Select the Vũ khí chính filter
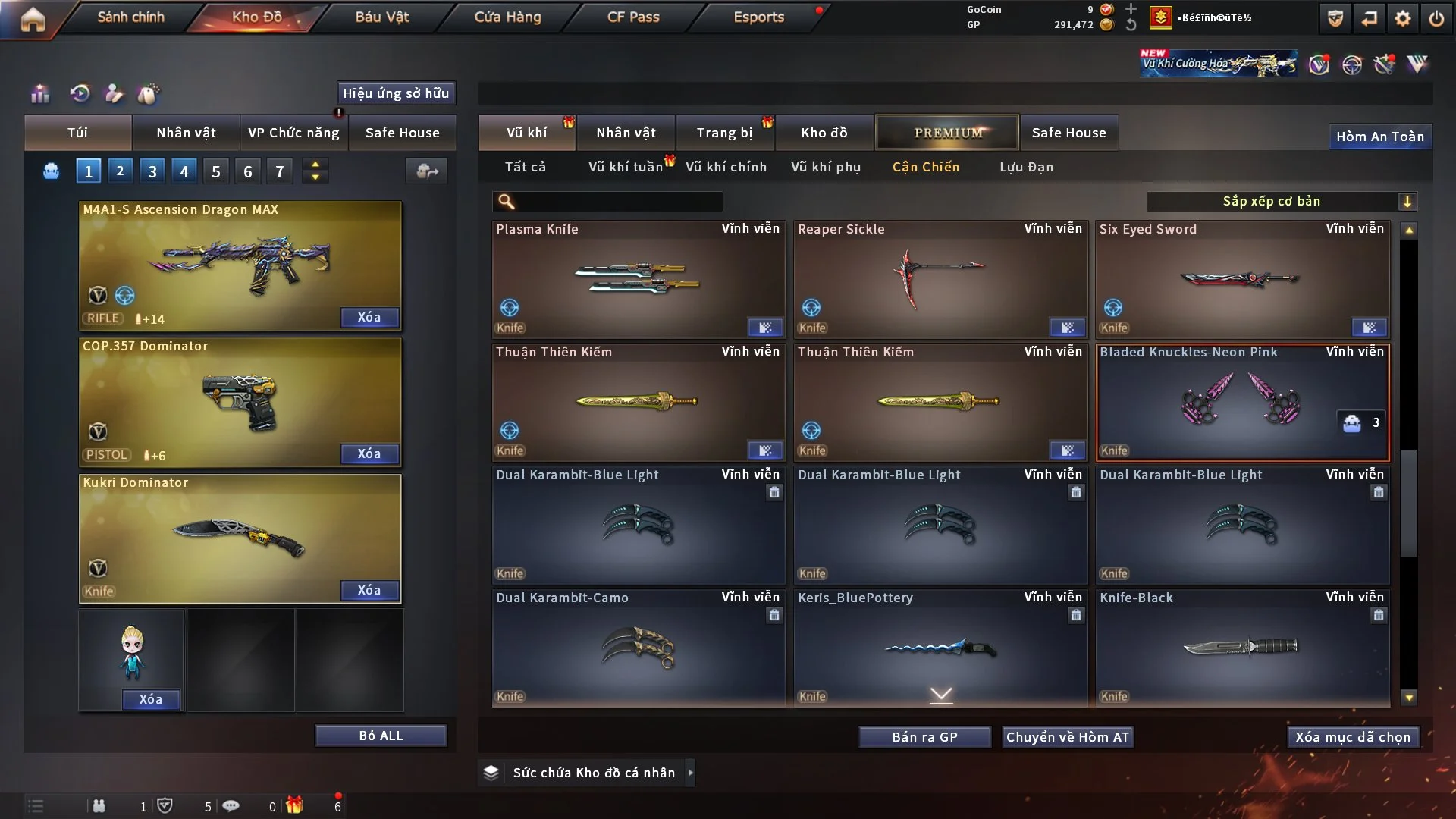 tap(726, 167)
